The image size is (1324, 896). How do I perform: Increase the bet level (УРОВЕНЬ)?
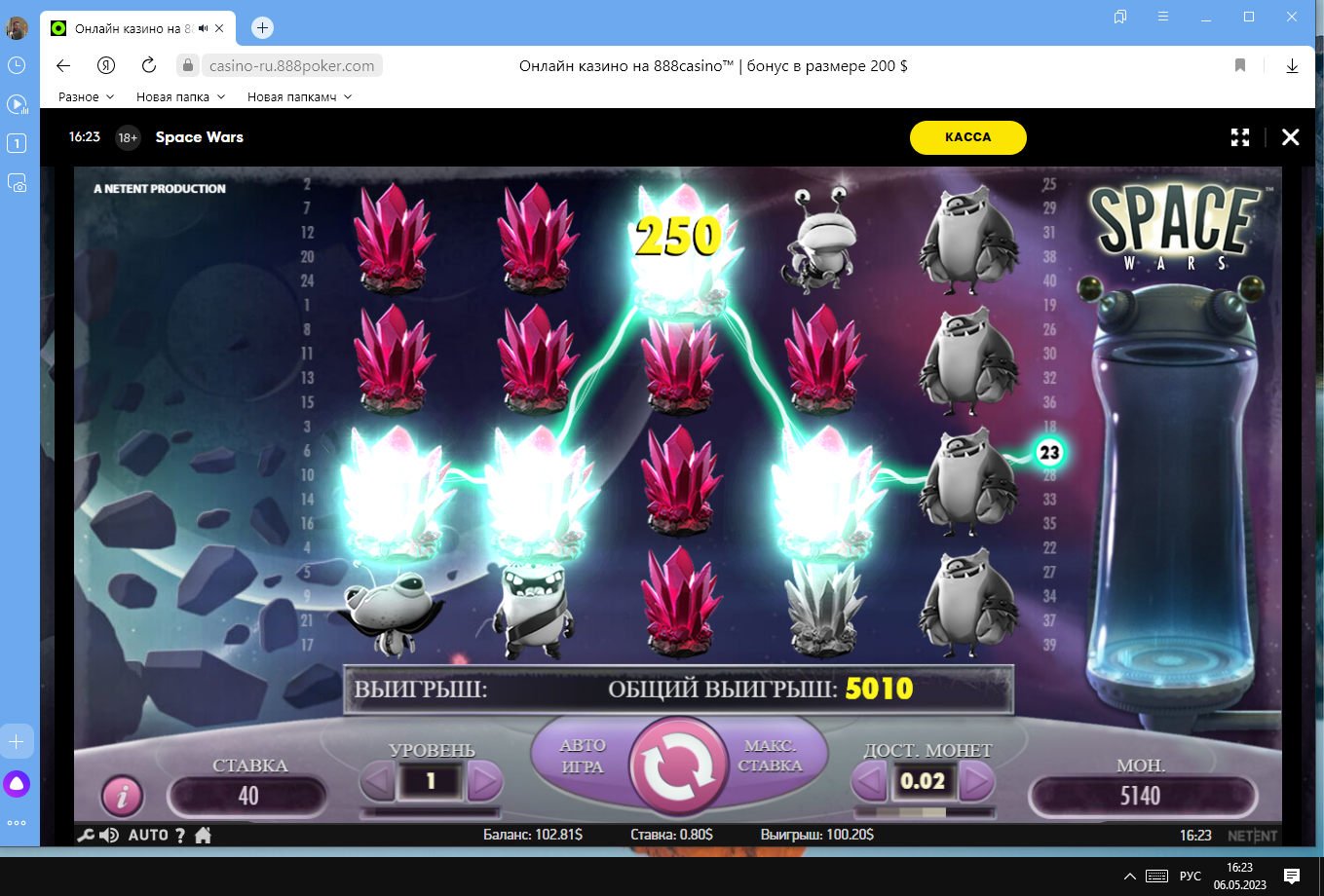click(484, 781)
